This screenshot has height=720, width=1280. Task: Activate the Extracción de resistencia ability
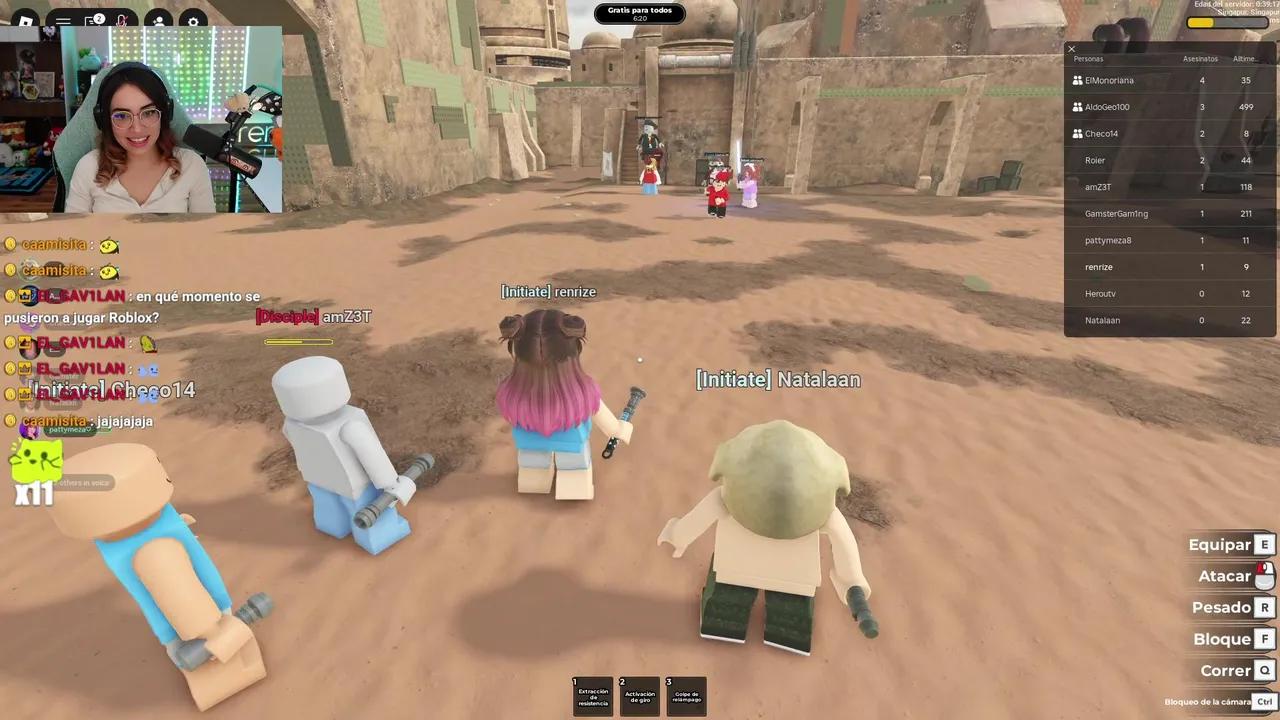tap(593, 694)
